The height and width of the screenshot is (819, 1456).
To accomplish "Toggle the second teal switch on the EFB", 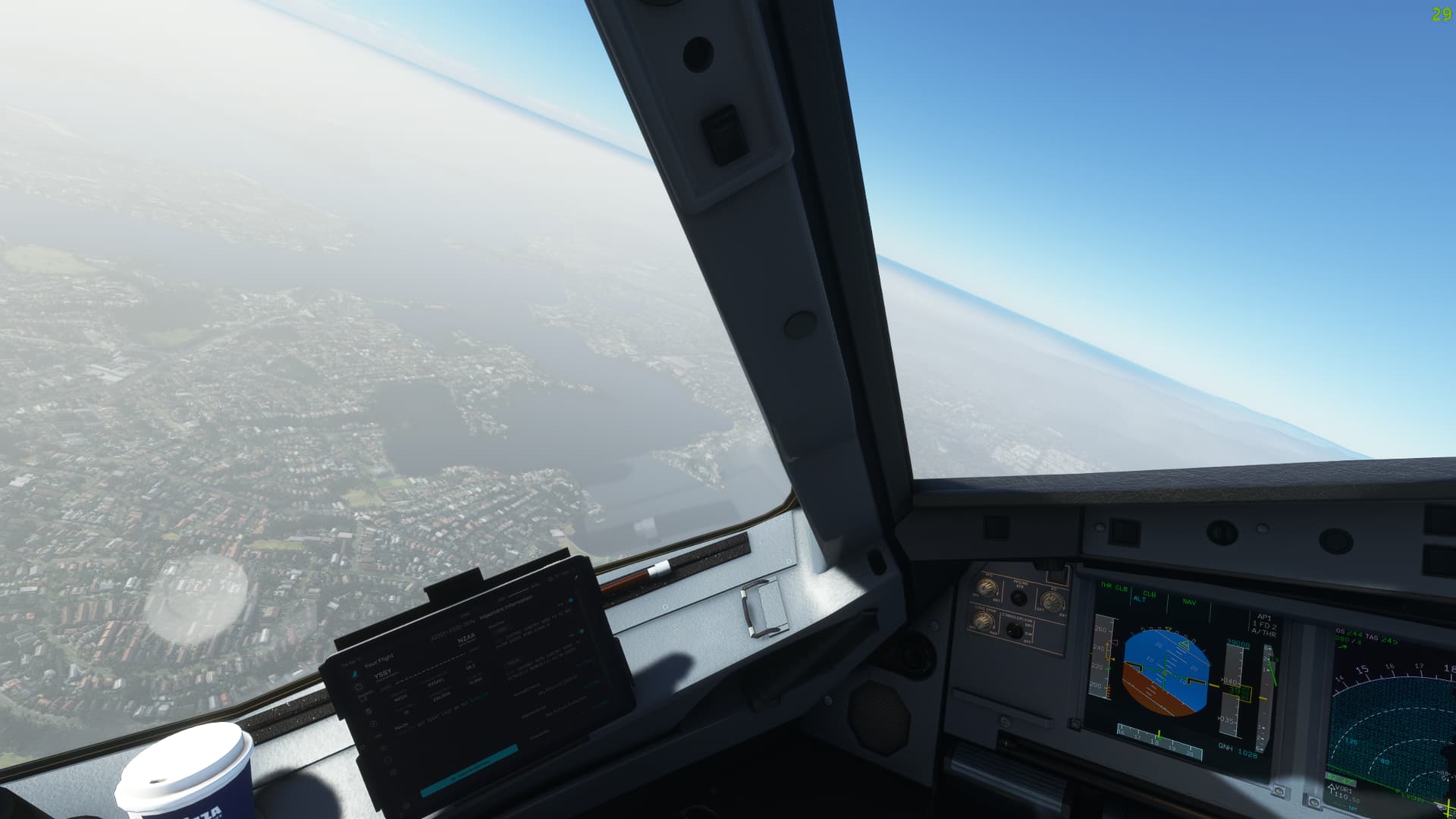I will pyautogui.click(x=581, y=632).
